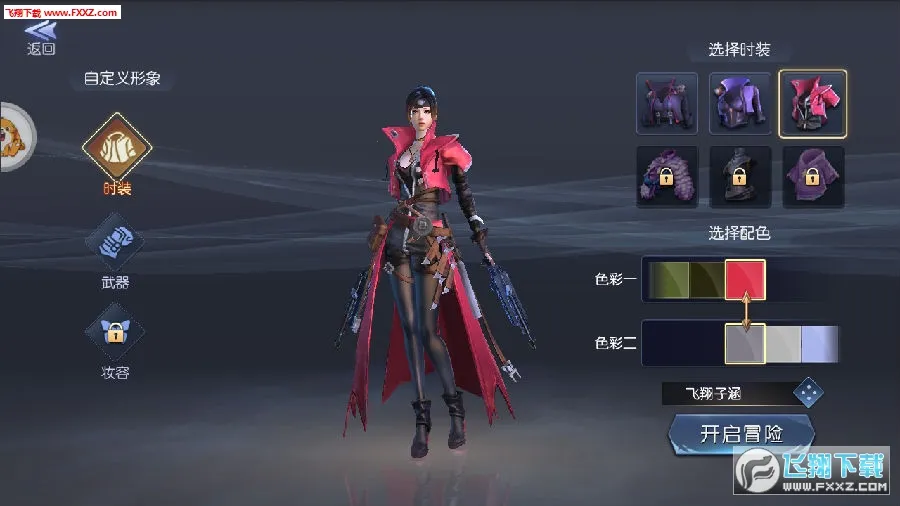Select the red swatch in 色彩一
900x506 pixels.
[x=745, y=280]
